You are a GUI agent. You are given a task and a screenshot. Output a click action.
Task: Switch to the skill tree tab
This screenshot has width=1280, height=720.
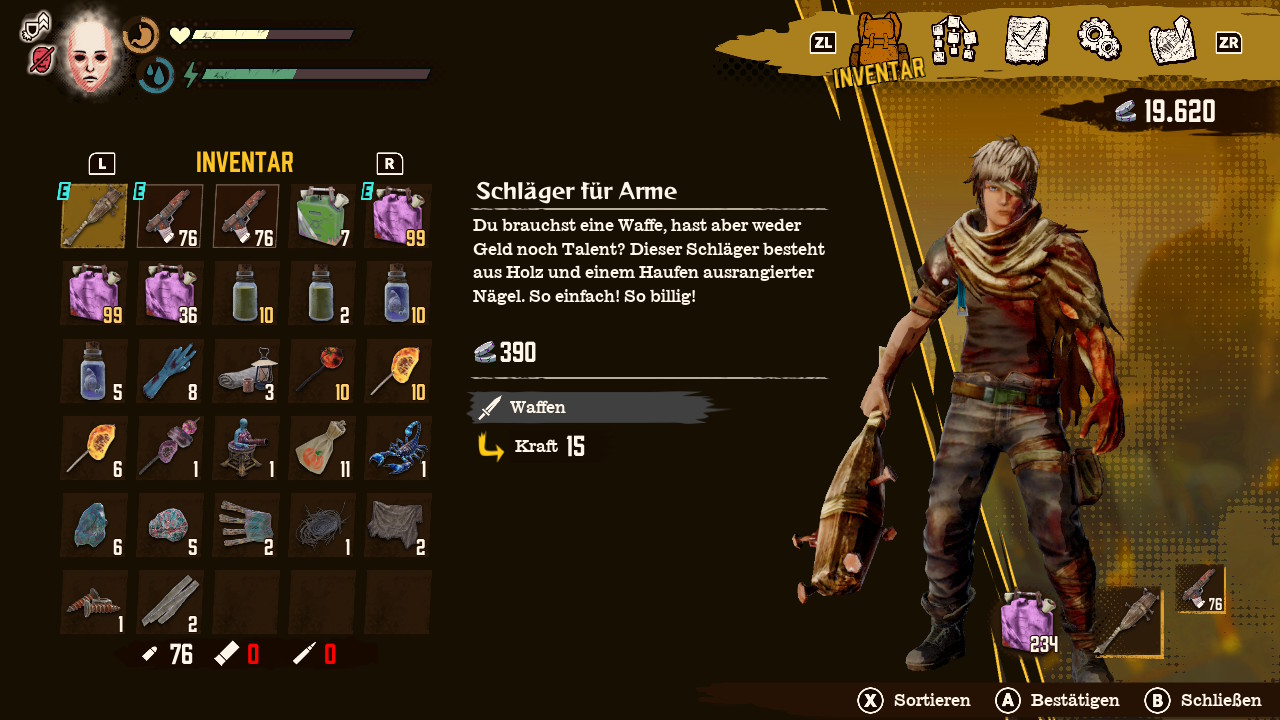click(954, 41)
